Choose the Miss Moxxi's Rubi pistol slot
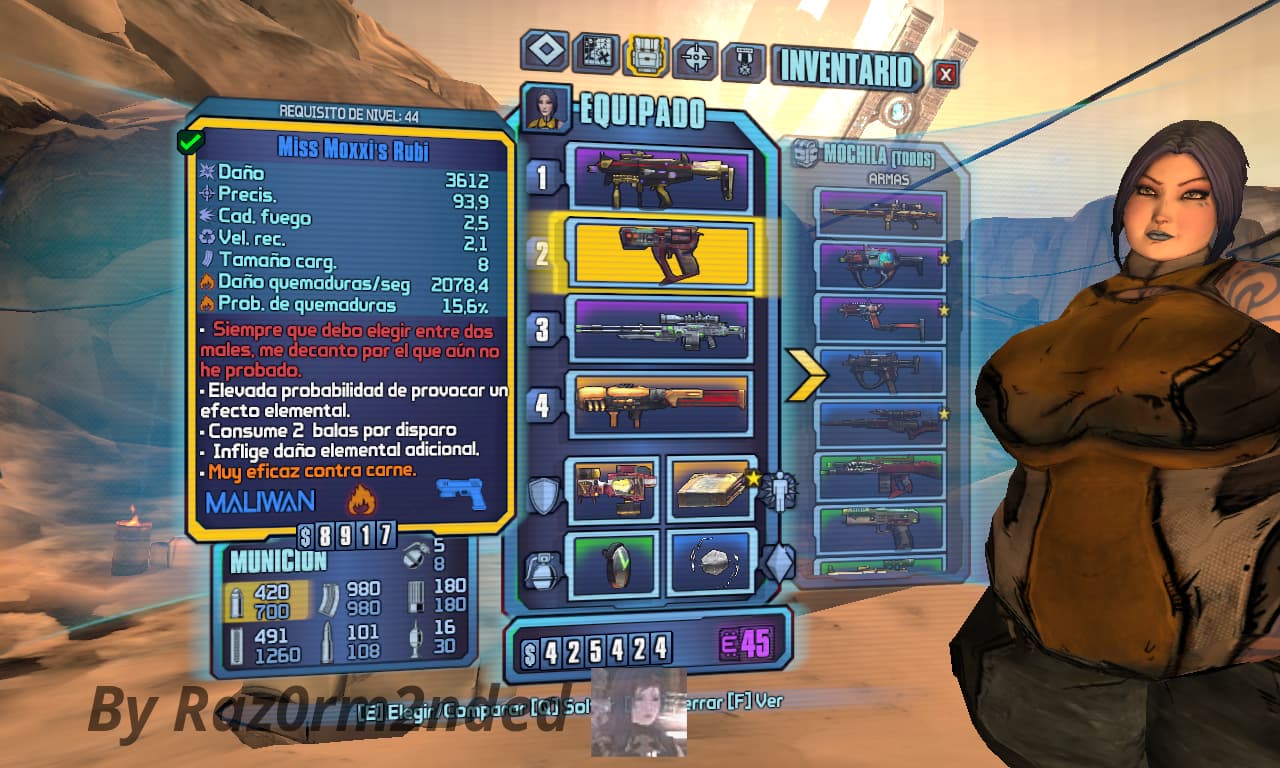The image size is (1280, 768). [659, 253]
